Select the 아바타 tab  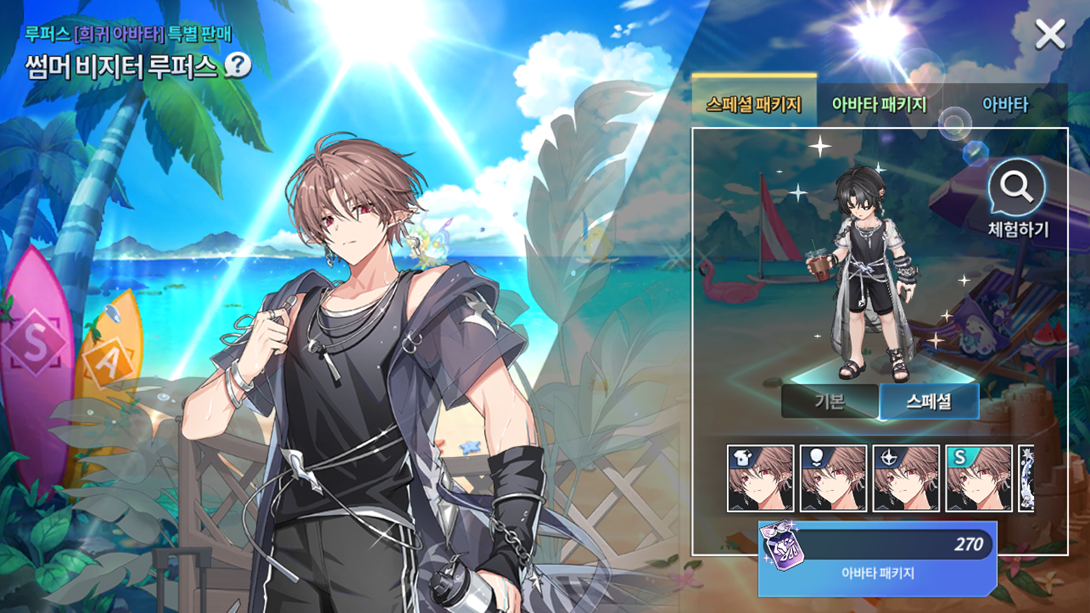click(1004, 104)
